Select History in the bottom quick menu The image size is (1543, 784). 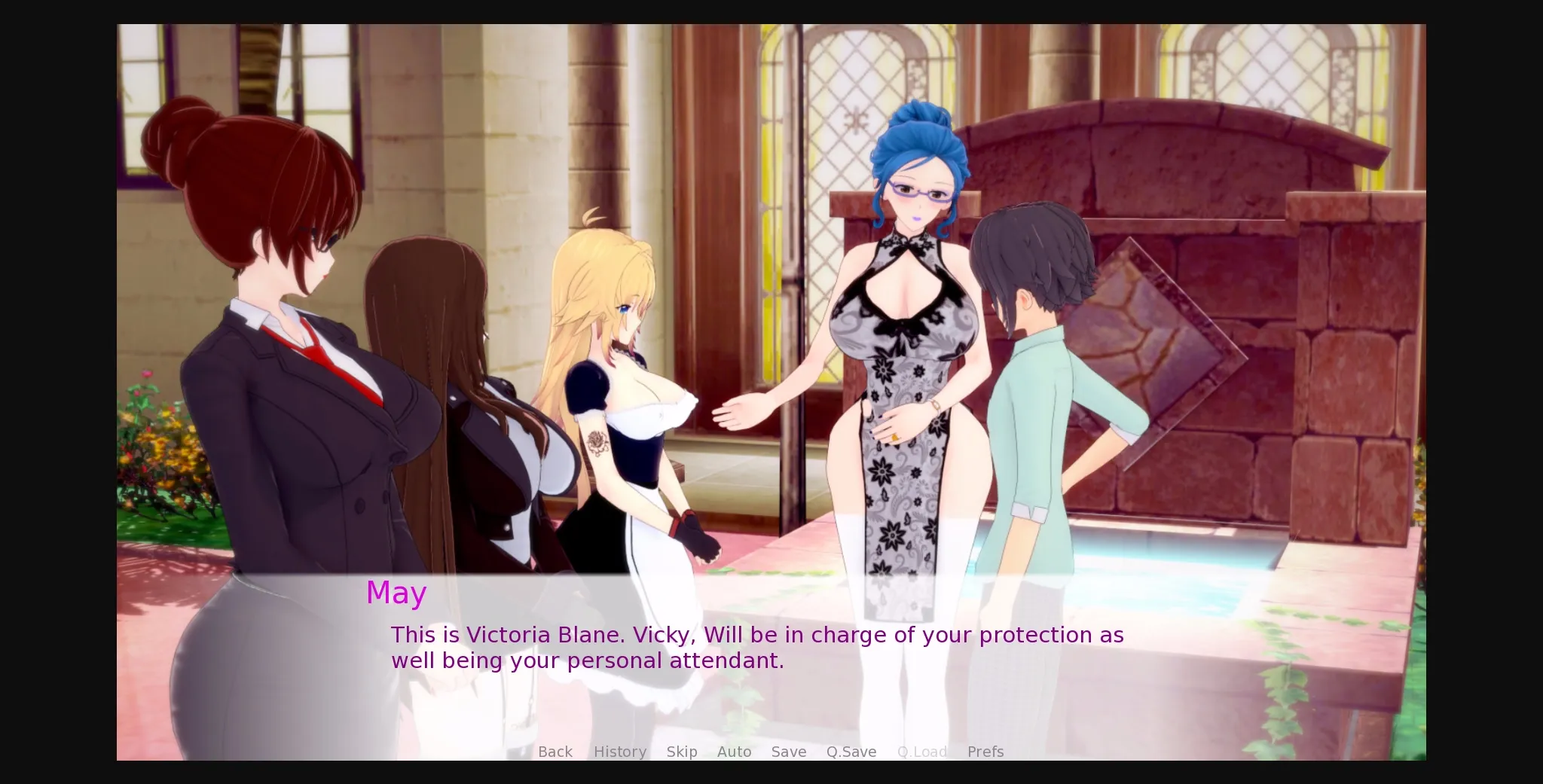click(619, 751)
